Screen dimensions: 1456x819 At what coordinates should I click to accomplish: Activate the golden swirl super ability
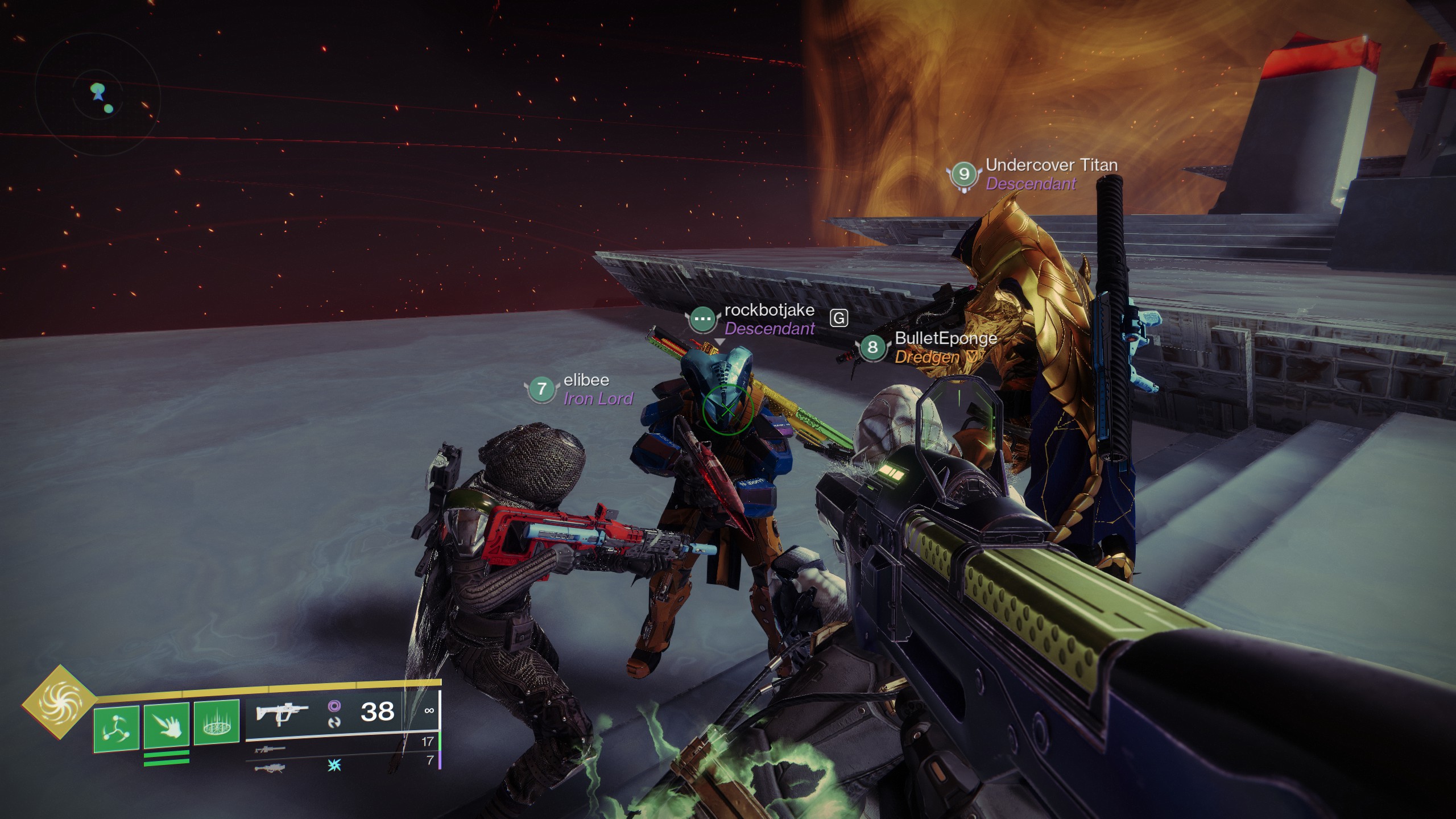point(59,702)
